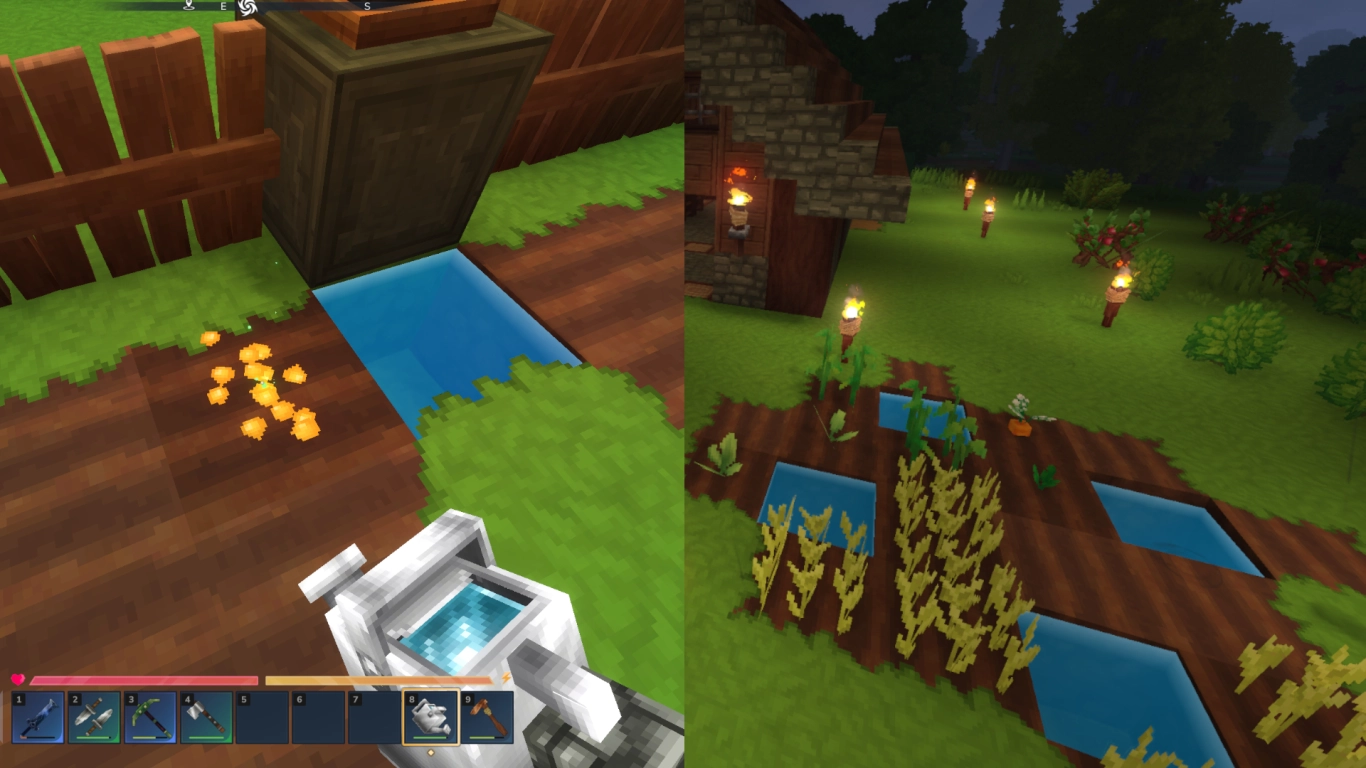Click the S marker on the compass bar
The height and width of the screenshot is (768, 1366).
(x=367, y=8)
